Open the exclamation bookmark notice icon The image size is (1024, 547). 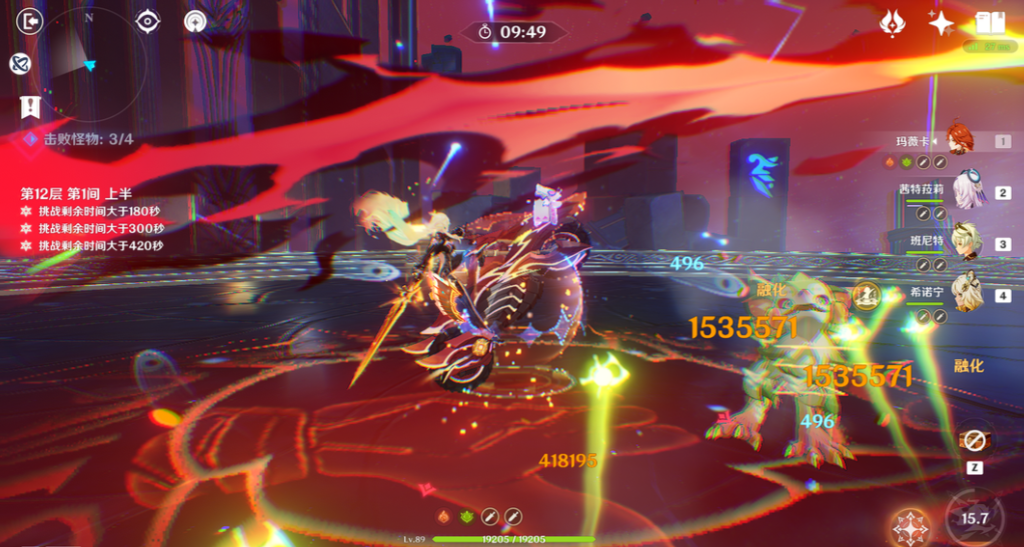pos(29,106)
